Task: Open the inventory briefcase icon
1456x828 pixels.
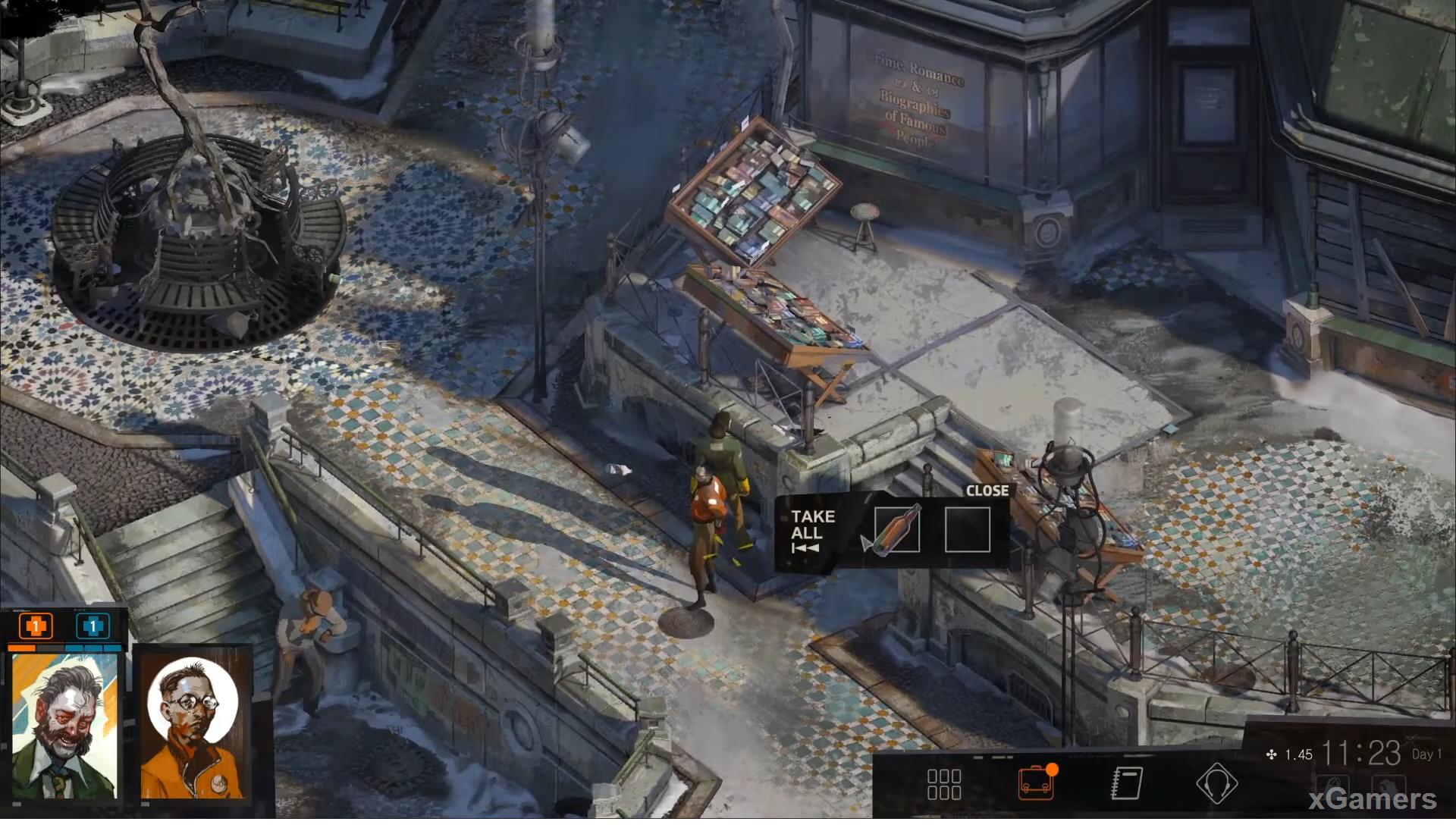Action: pyautogui.click(x=1035, y=783)
